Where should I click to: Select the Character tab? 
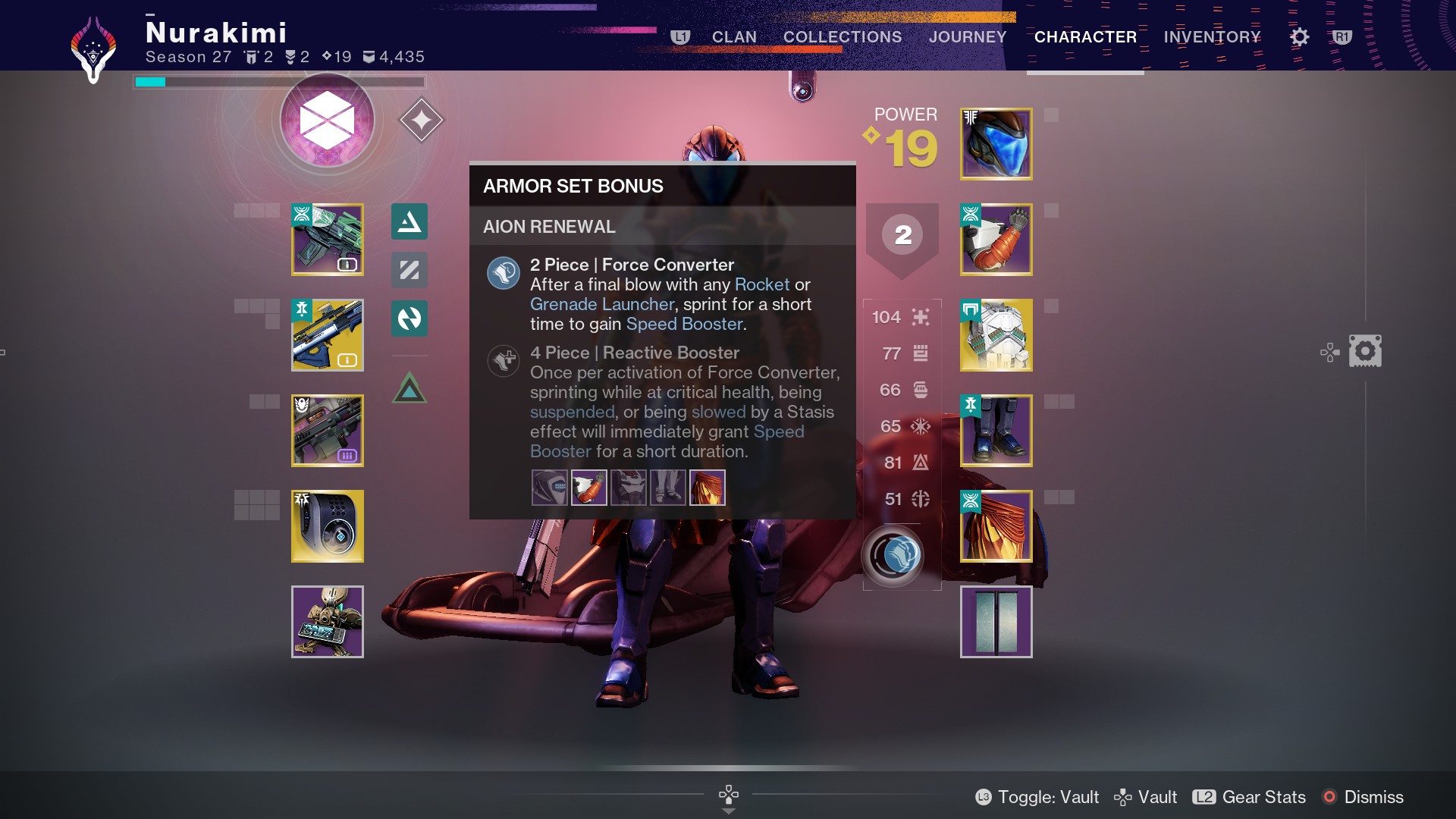pyautogui.click(x=1085, y=36)
